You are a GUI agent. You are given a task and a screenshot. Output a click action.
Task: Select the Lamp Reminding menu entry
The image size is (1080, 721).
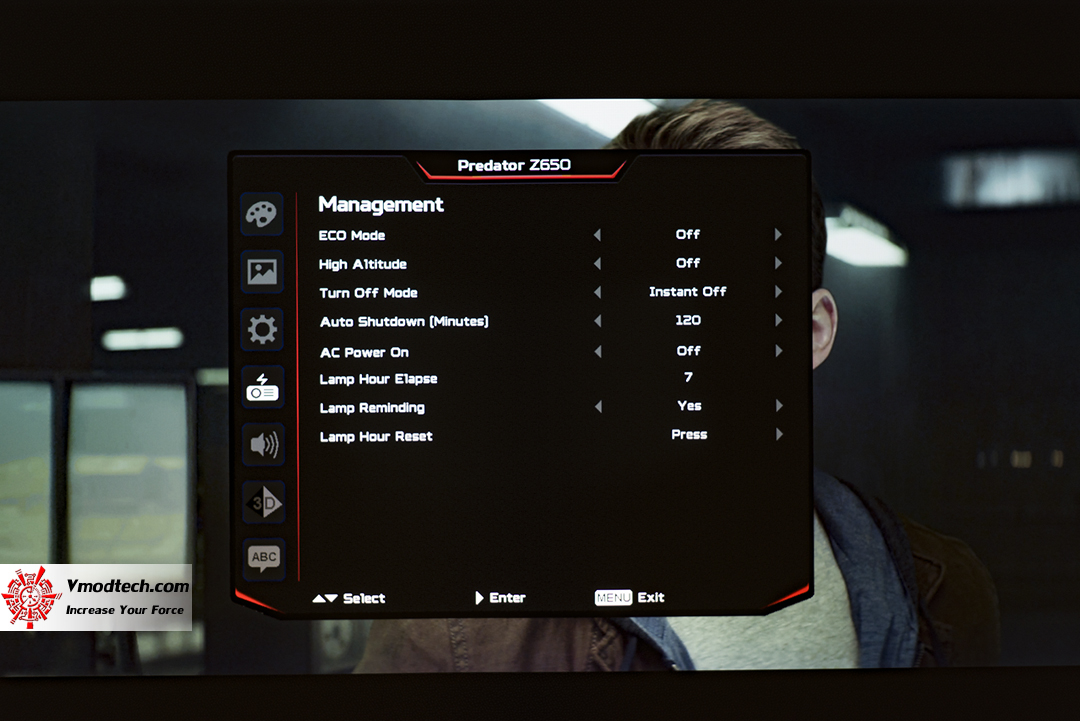tap(372, 408)
